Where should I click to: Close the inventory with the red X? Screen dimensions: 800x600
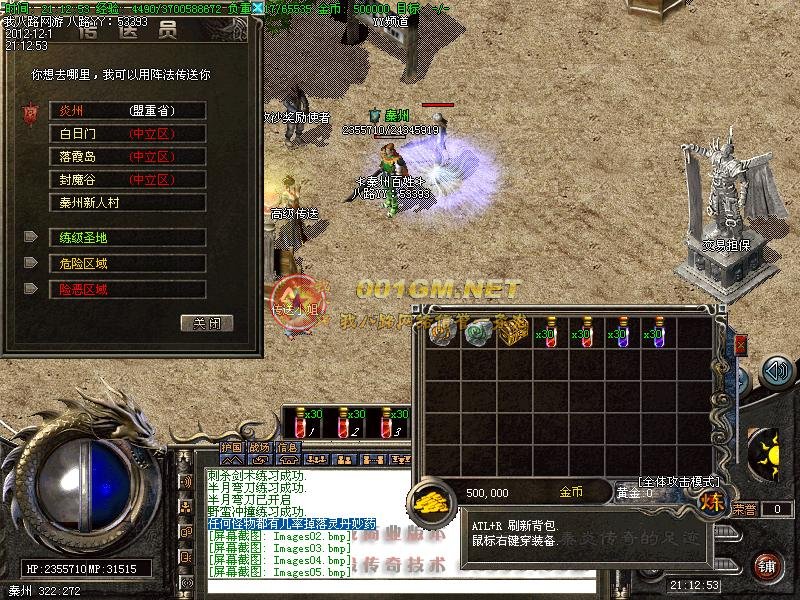click(741, 345)
